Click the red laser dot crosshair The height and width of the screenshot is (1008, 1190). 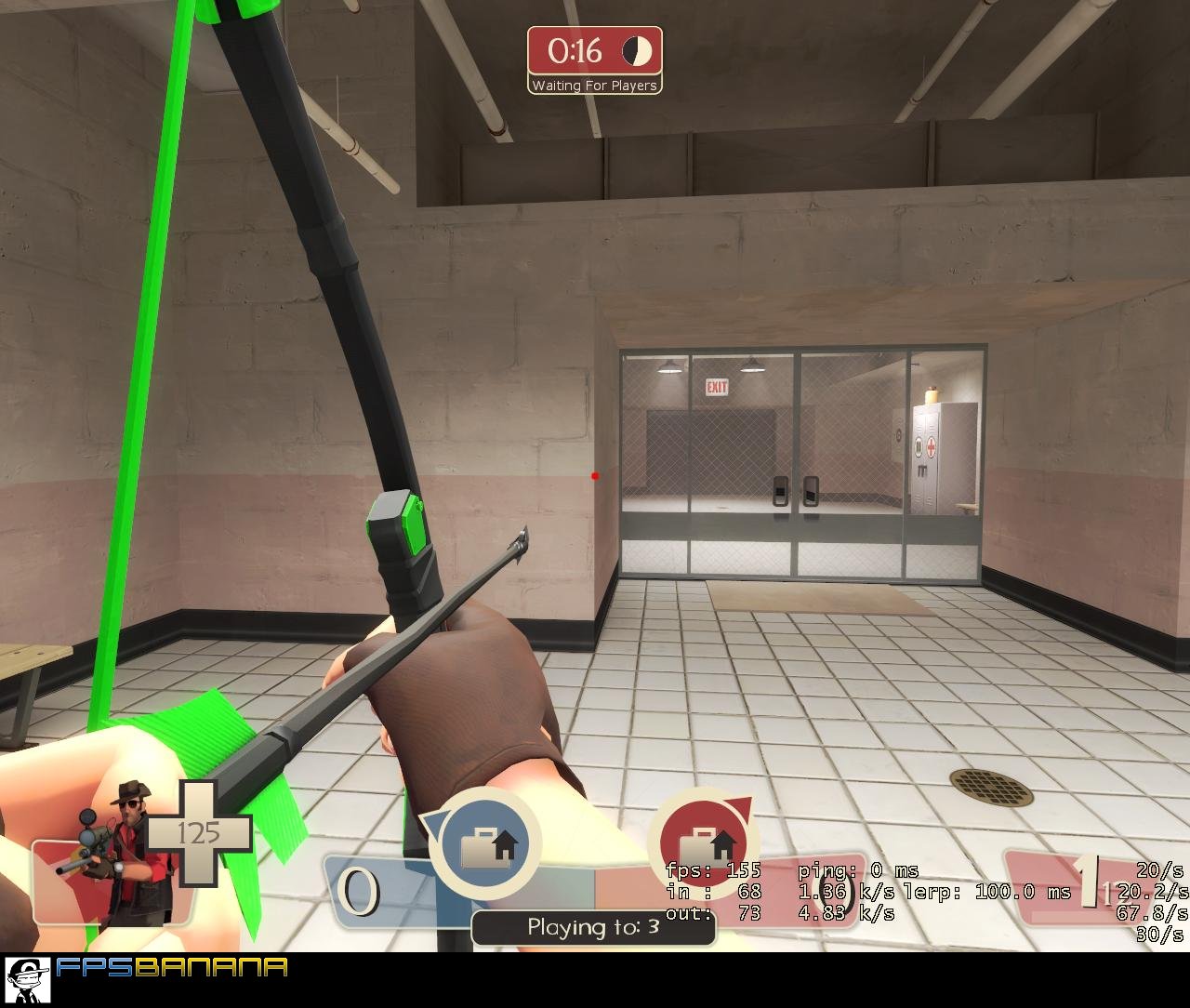coord(594,474)
